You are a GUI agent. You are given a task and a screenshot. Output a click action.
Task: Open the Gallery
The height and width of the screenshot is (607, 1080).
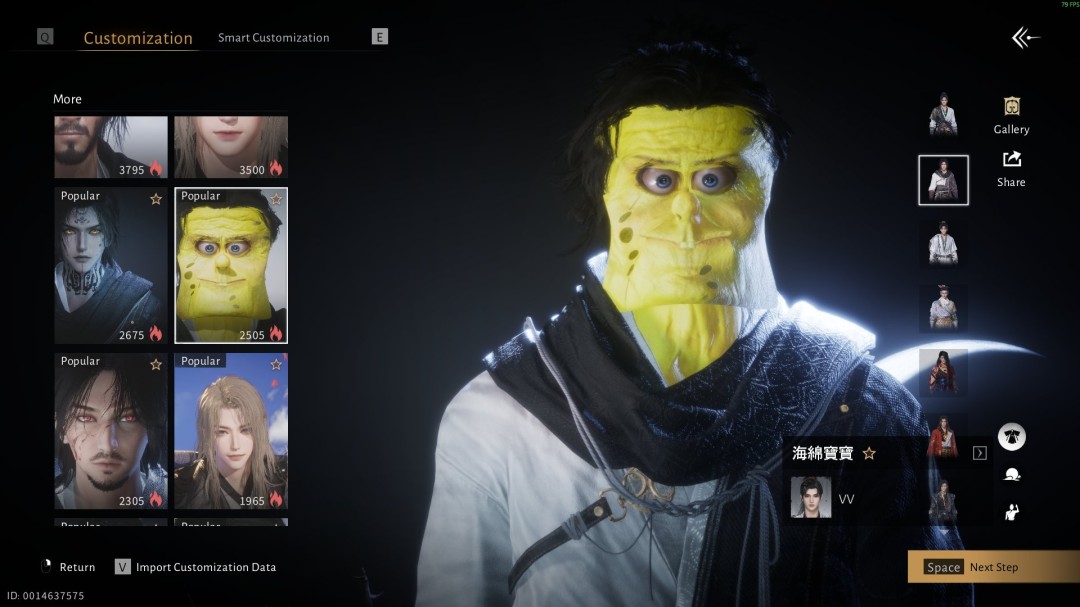(1011, 114)
